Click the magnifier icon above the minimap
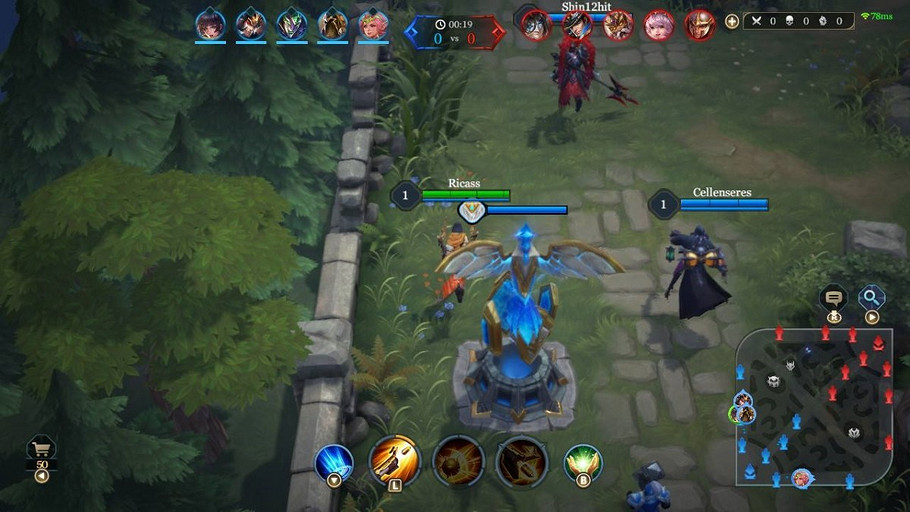The height and width of the screenshot is (512, 910). (872, 296)
